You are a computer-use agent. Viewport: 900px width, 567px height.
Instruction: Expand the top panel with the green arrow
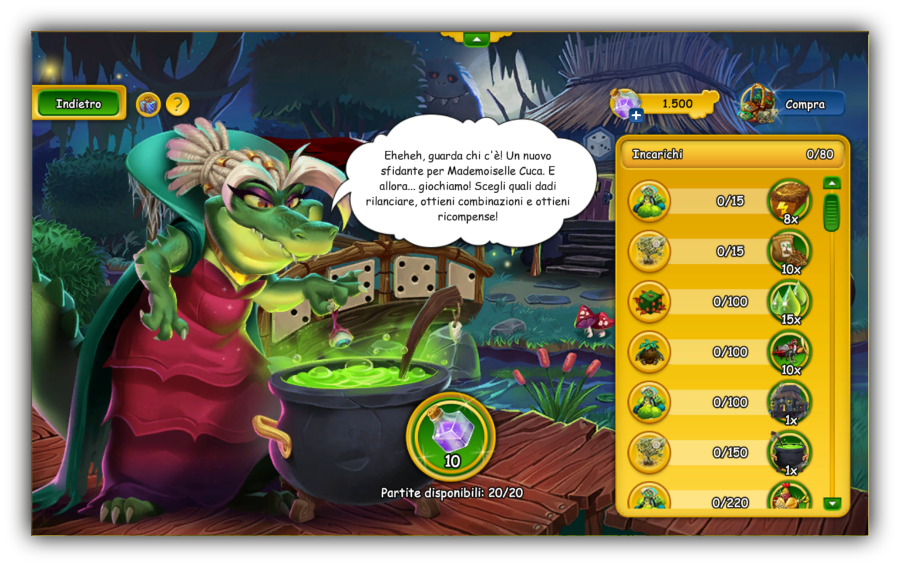[476, 39]
